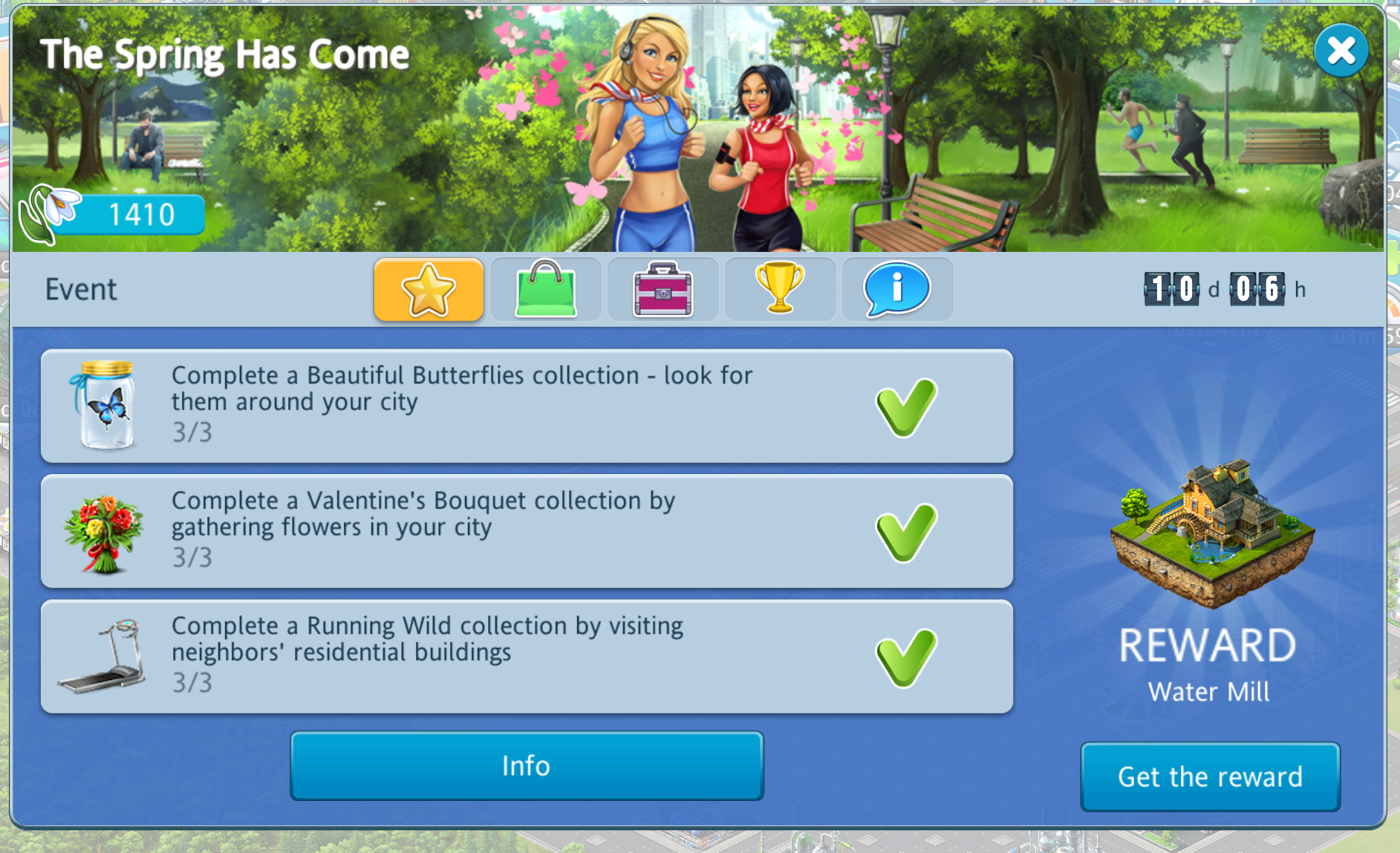Screen dimensions: 1400x853
Task: Open the info speech bubble tab
Action: [896, 289]
